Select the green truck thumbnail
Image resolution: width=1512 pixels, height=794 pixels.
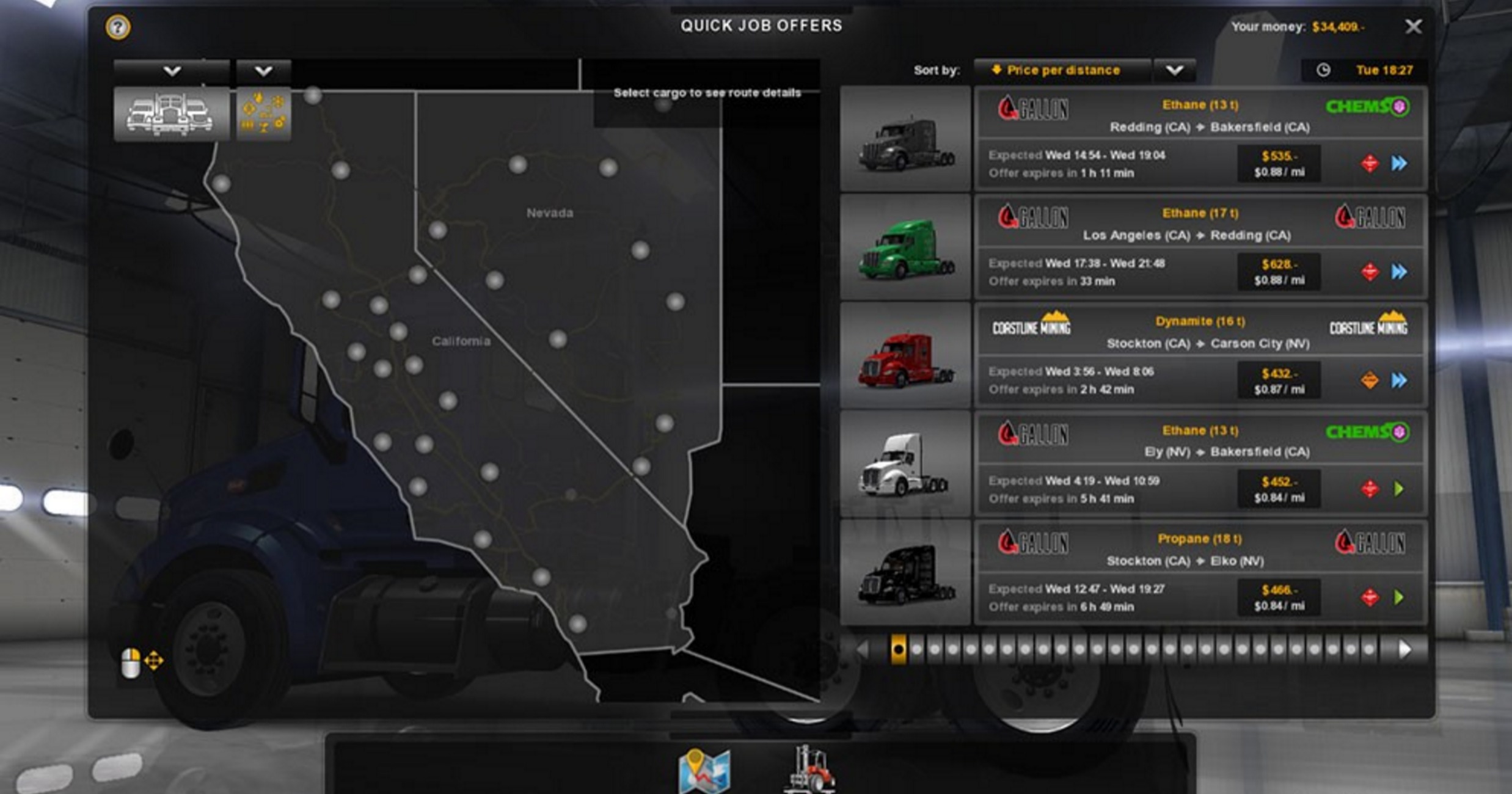905,248
